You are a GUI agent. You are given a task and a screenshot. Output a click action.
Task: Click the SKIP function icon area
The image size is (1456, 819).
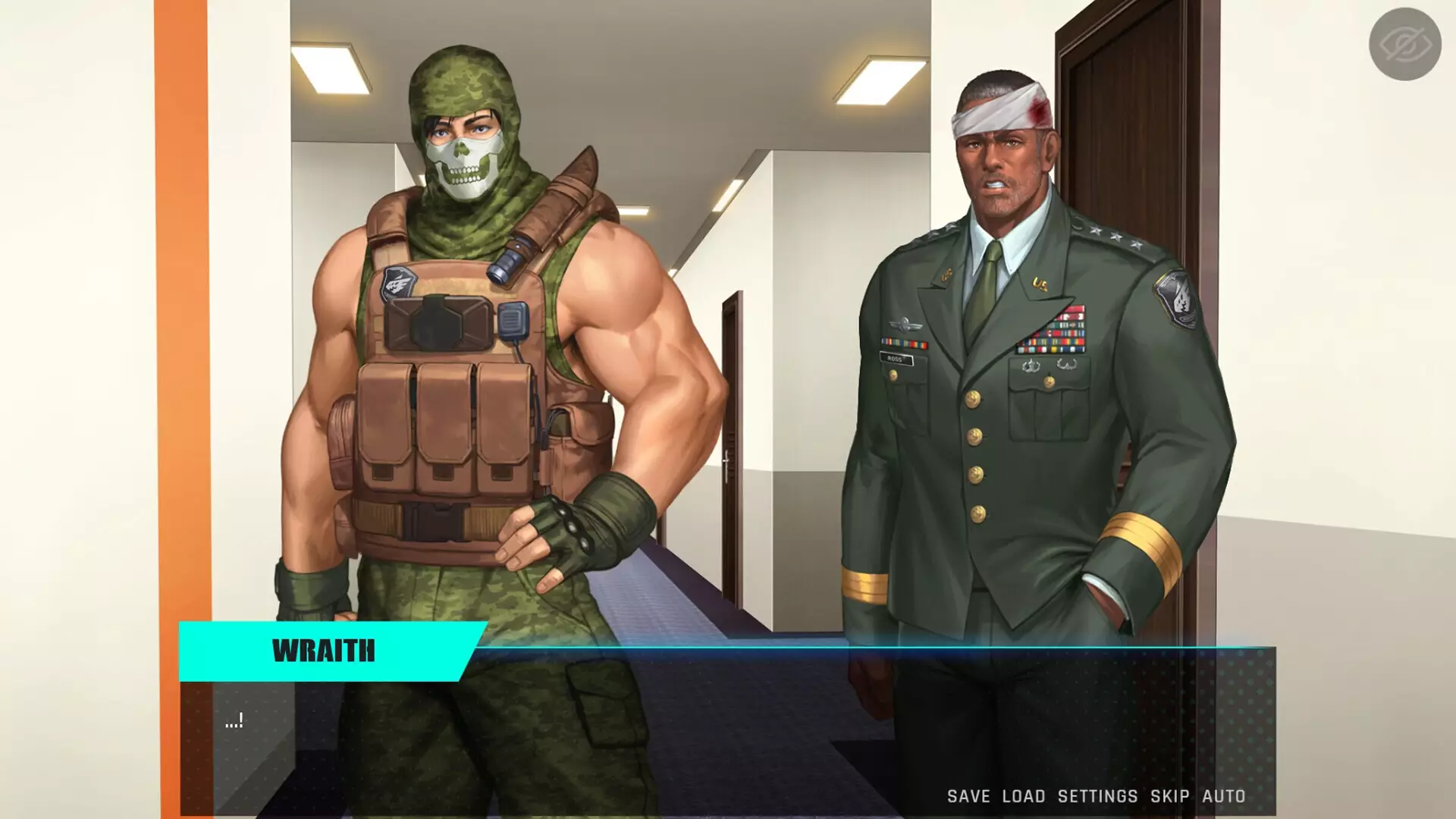[1168, 796]
